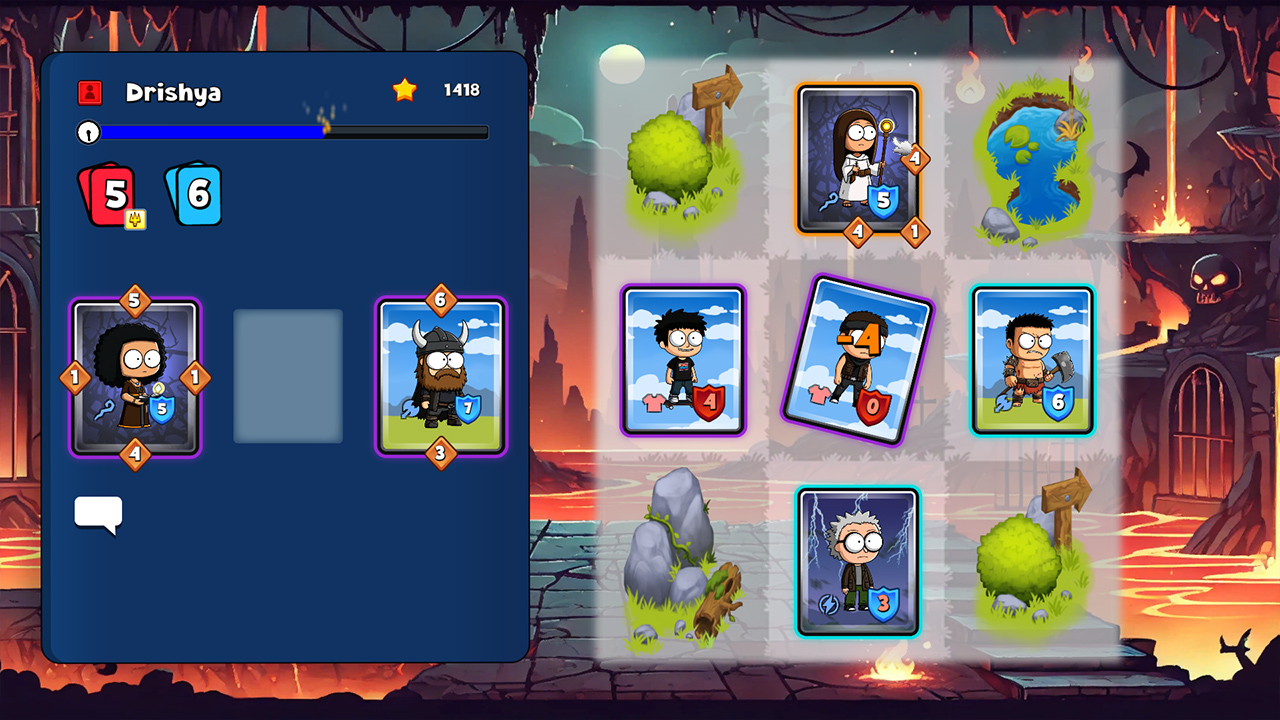Select the blue pond board tile
The height and width of the screenshot is (720, 1280).
pos(1032,160)
